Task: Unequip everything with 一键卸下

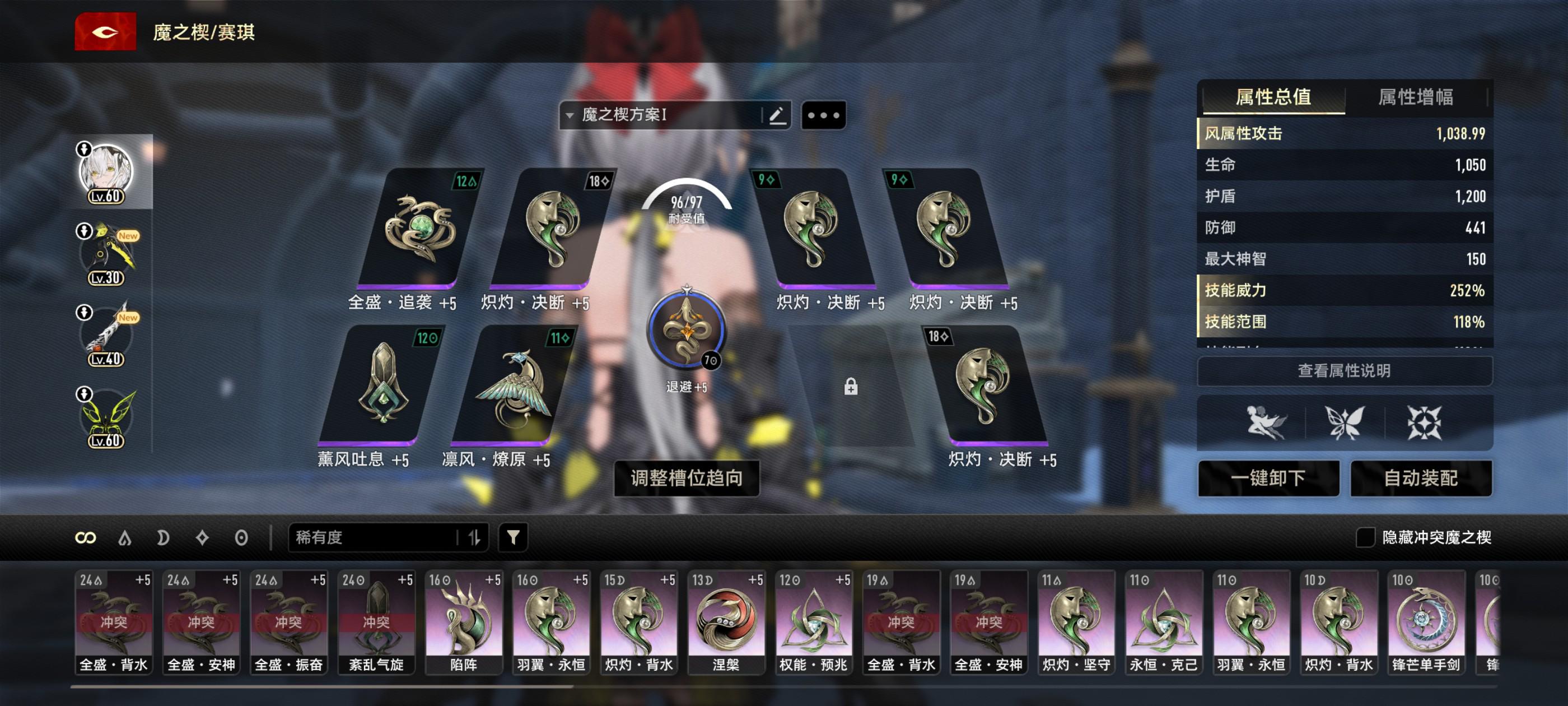Action: (x=1268, y=478)
